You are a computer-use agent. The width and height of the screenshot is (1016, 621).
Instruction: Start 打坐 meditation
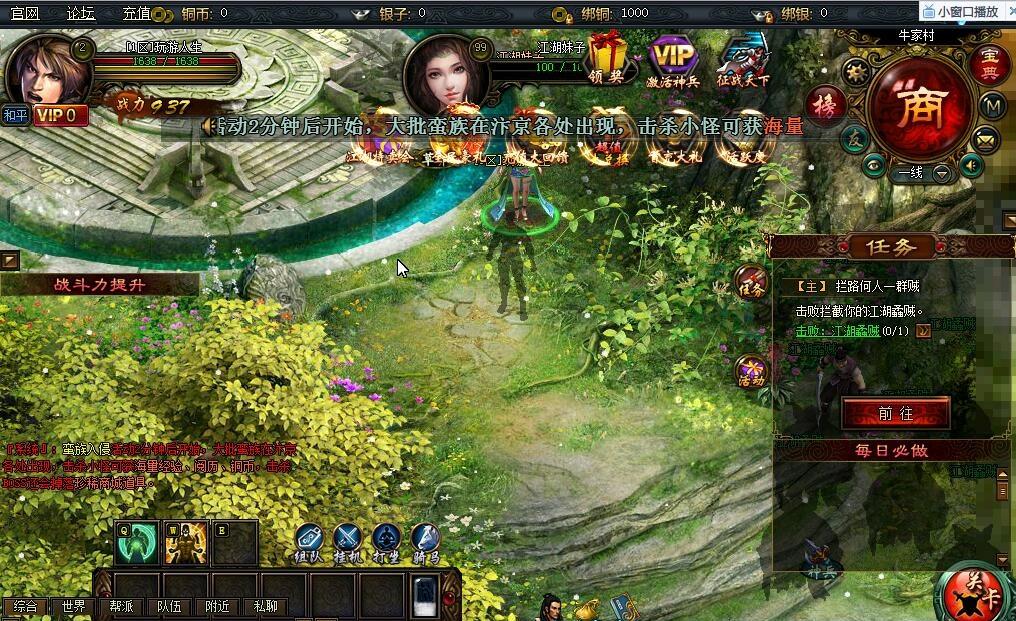click(387, 541)
